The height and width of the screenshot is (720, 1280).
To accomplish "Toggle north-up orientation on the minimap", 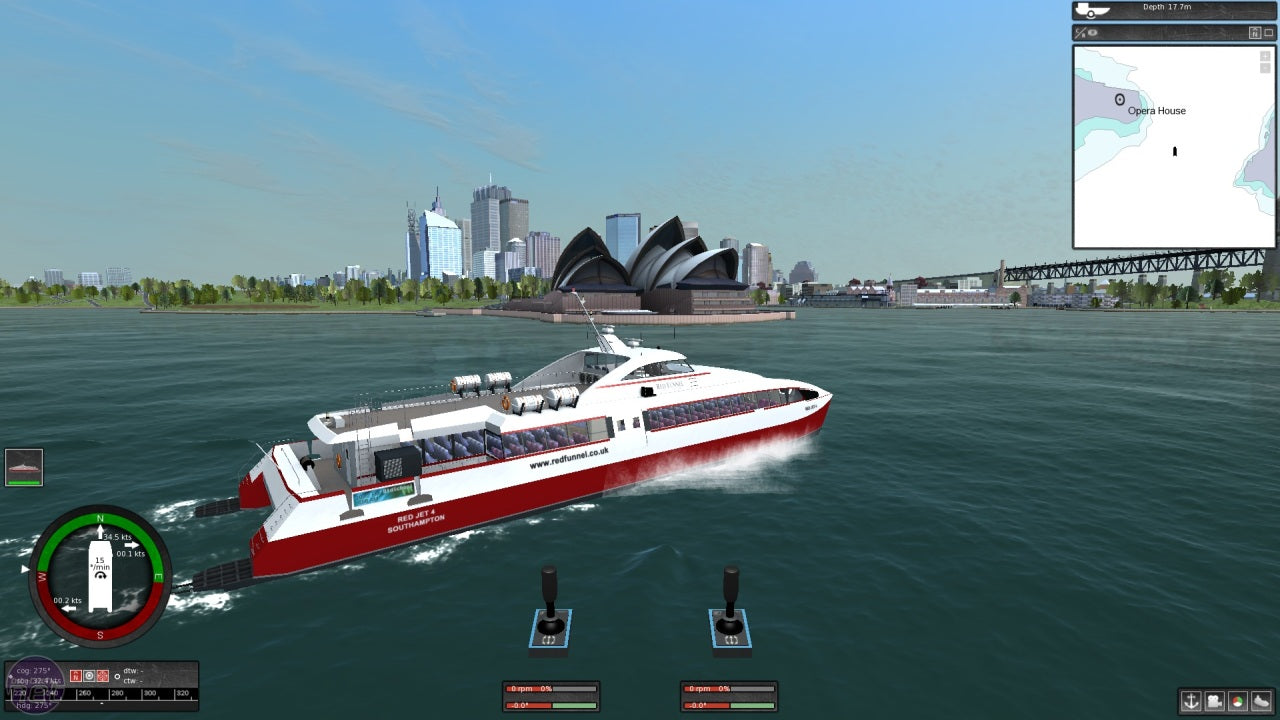I will tap(1255, 32).
